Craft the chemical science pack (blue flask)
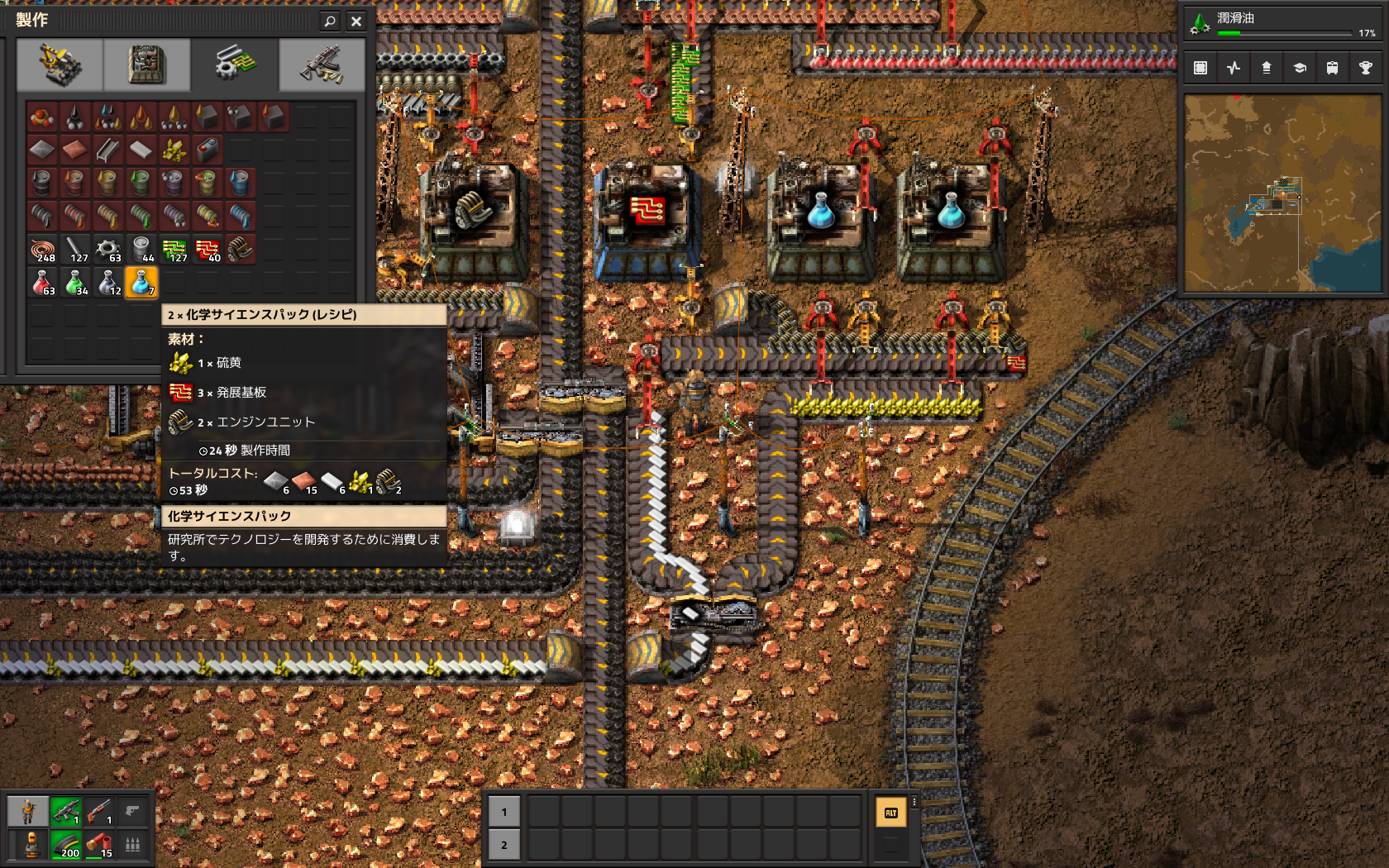 141,283
